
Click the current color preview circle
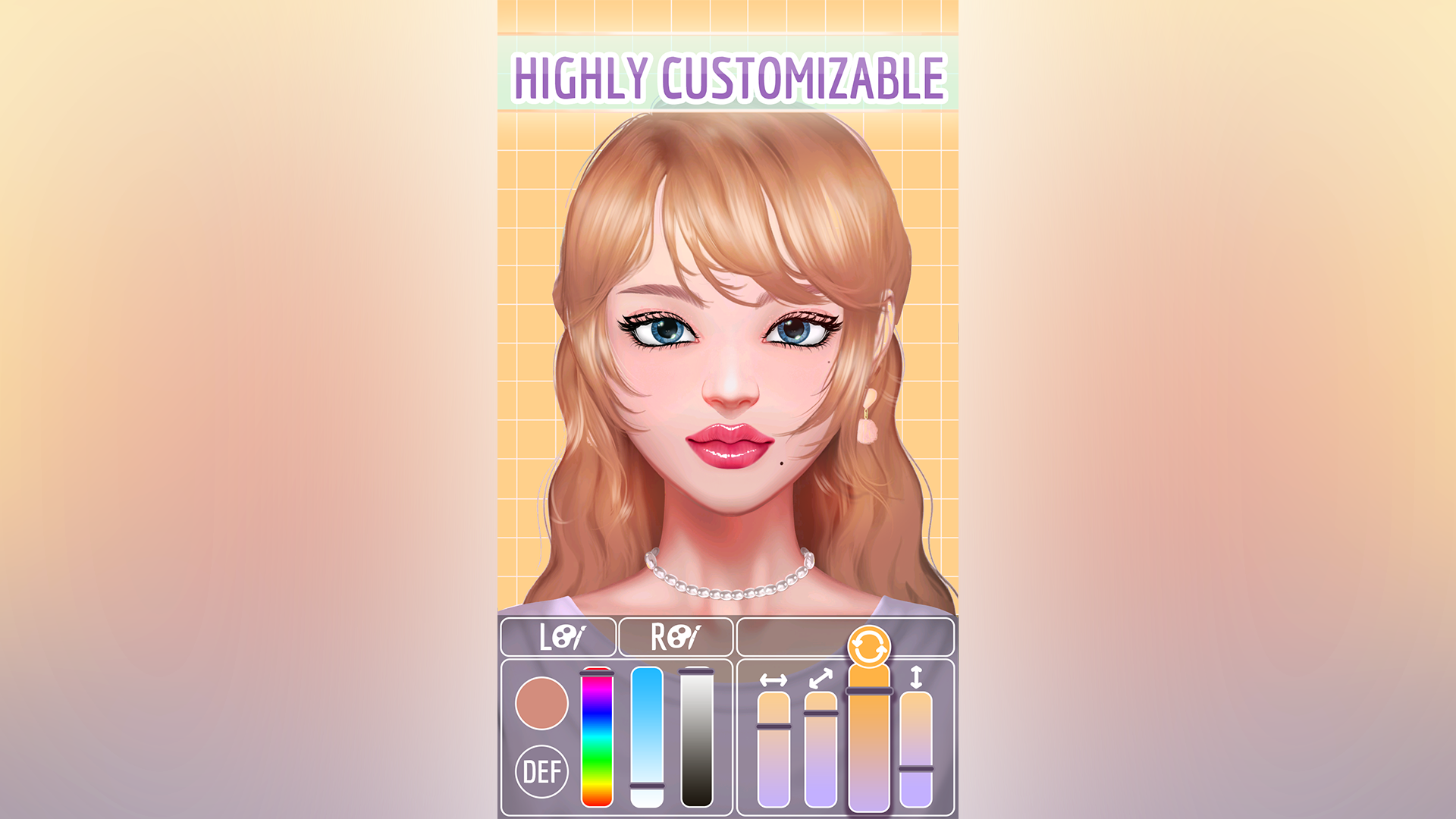pos(541,704)
